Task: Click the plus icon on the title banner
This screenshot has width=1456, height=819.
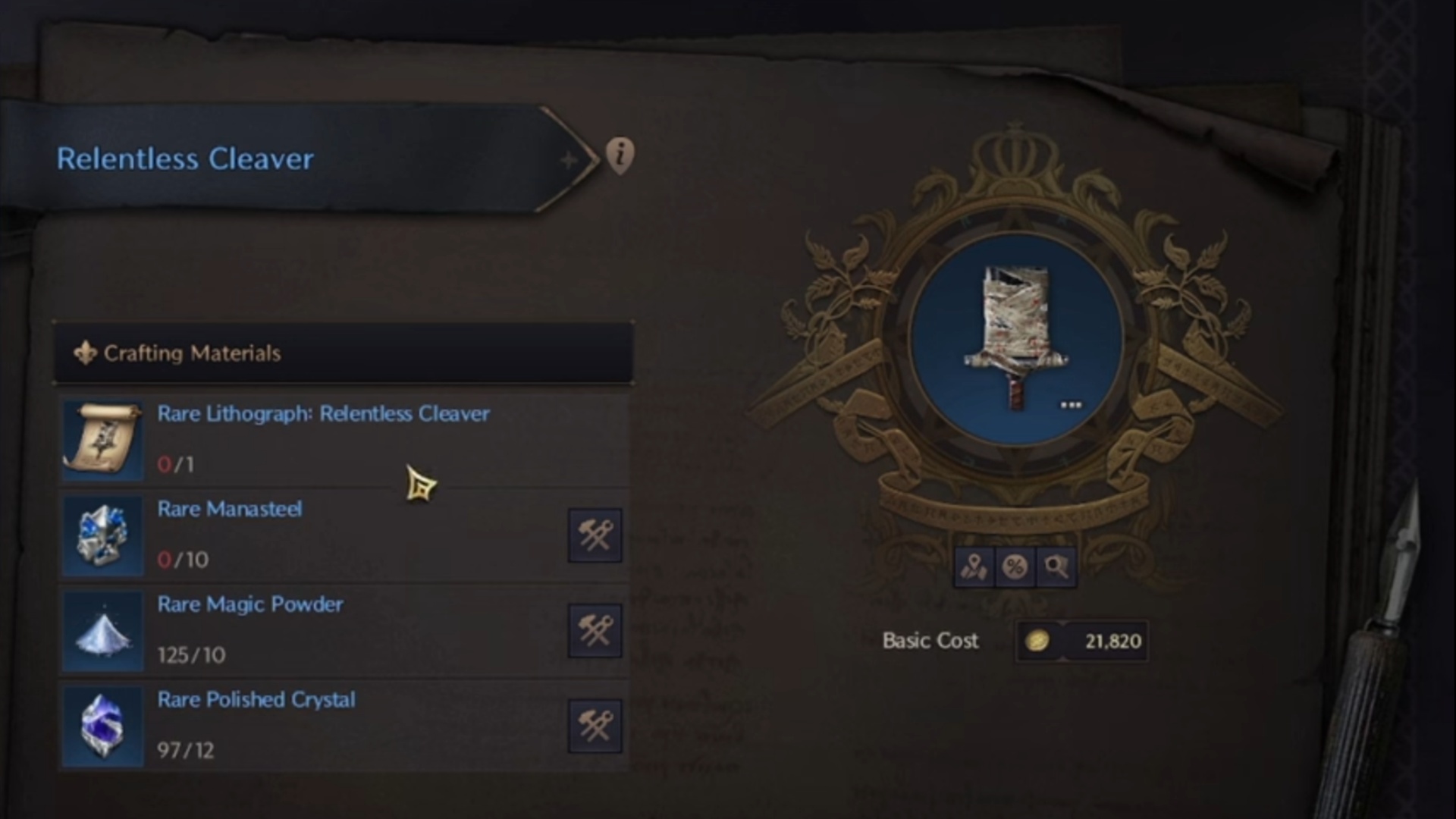Action: [568, 159]
